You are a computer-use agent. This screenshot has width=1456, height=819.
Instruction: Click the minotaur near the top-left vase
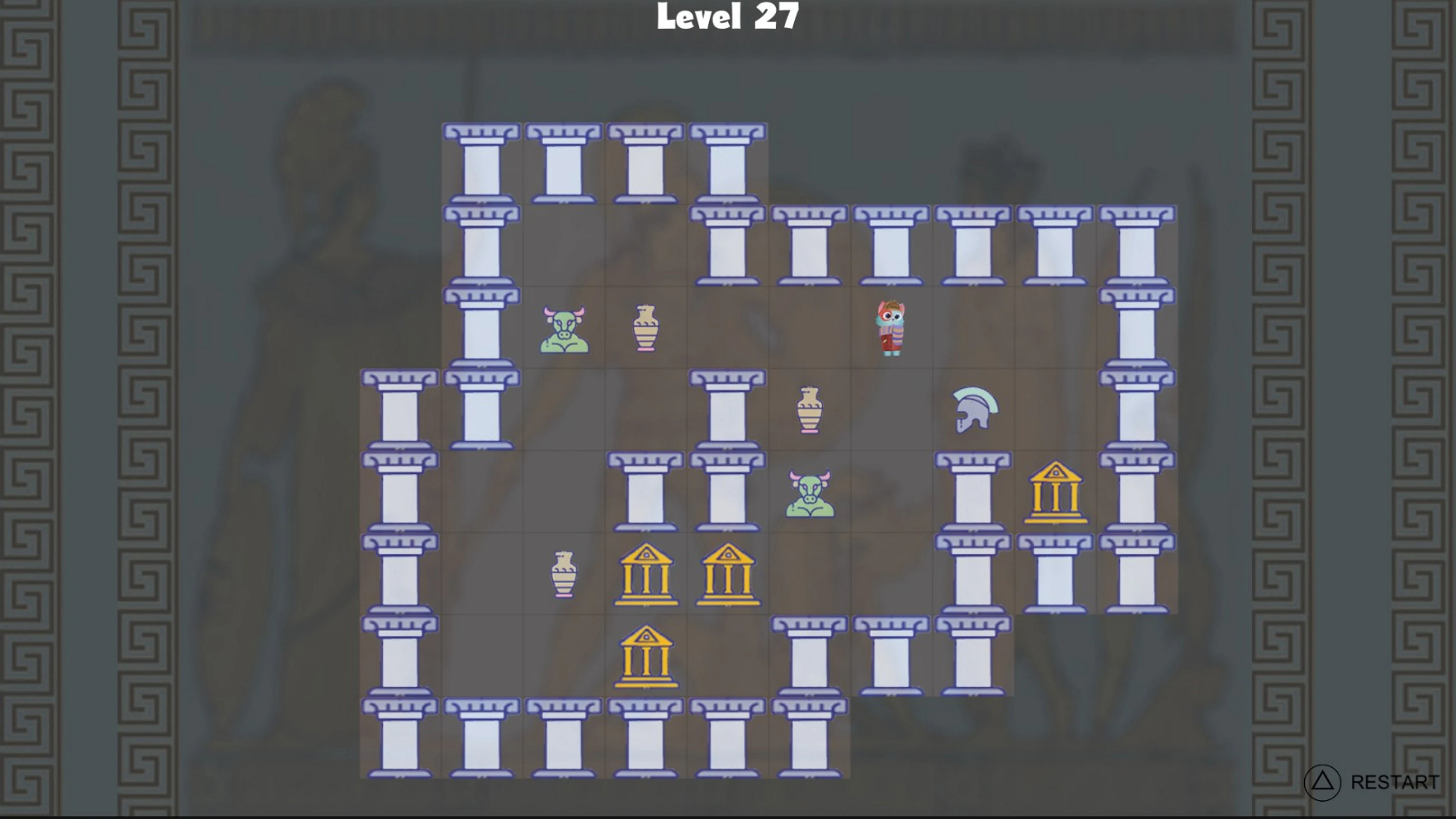coord(563,329)
